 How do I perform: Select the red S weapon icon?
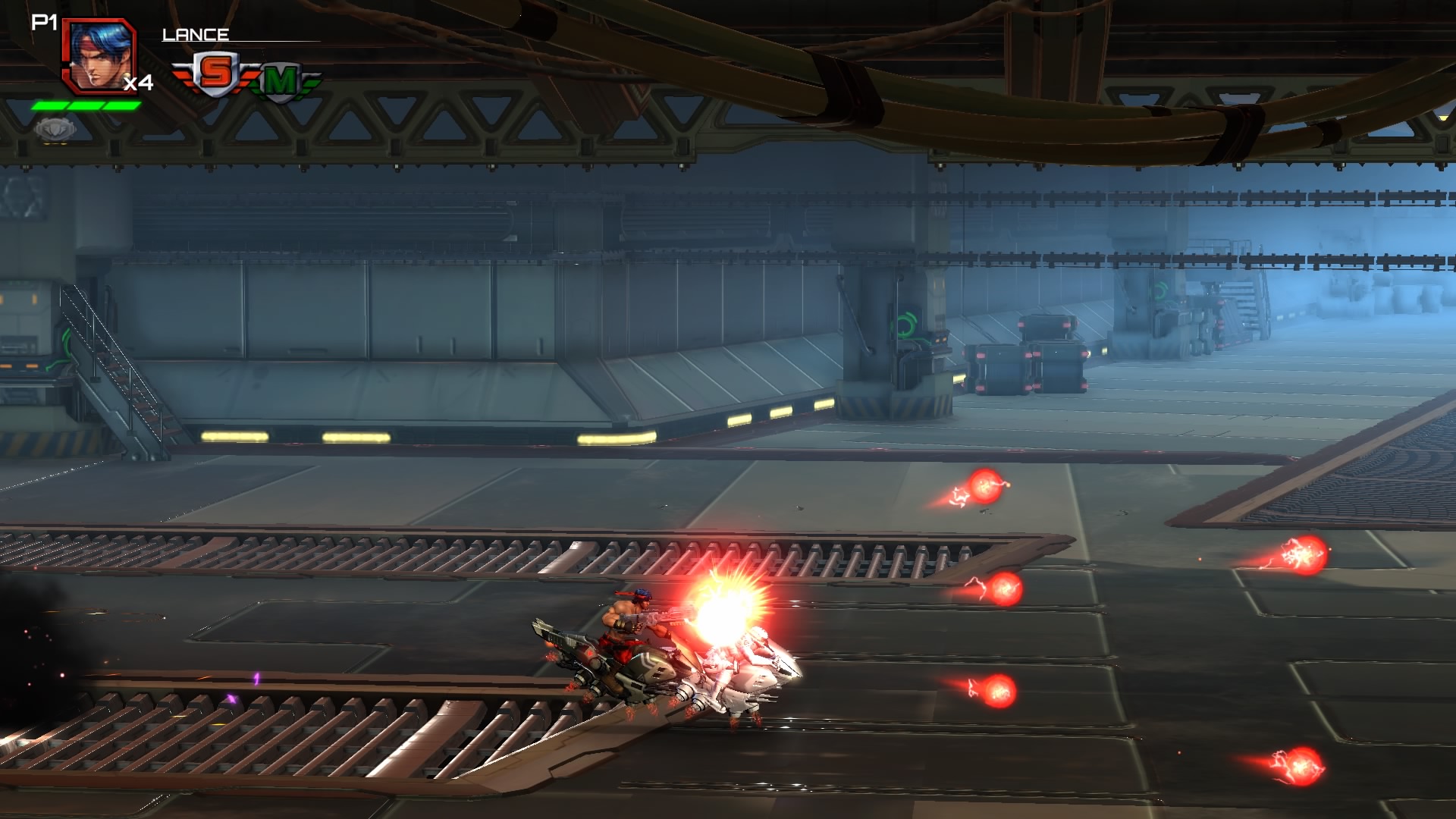(215, 74)
